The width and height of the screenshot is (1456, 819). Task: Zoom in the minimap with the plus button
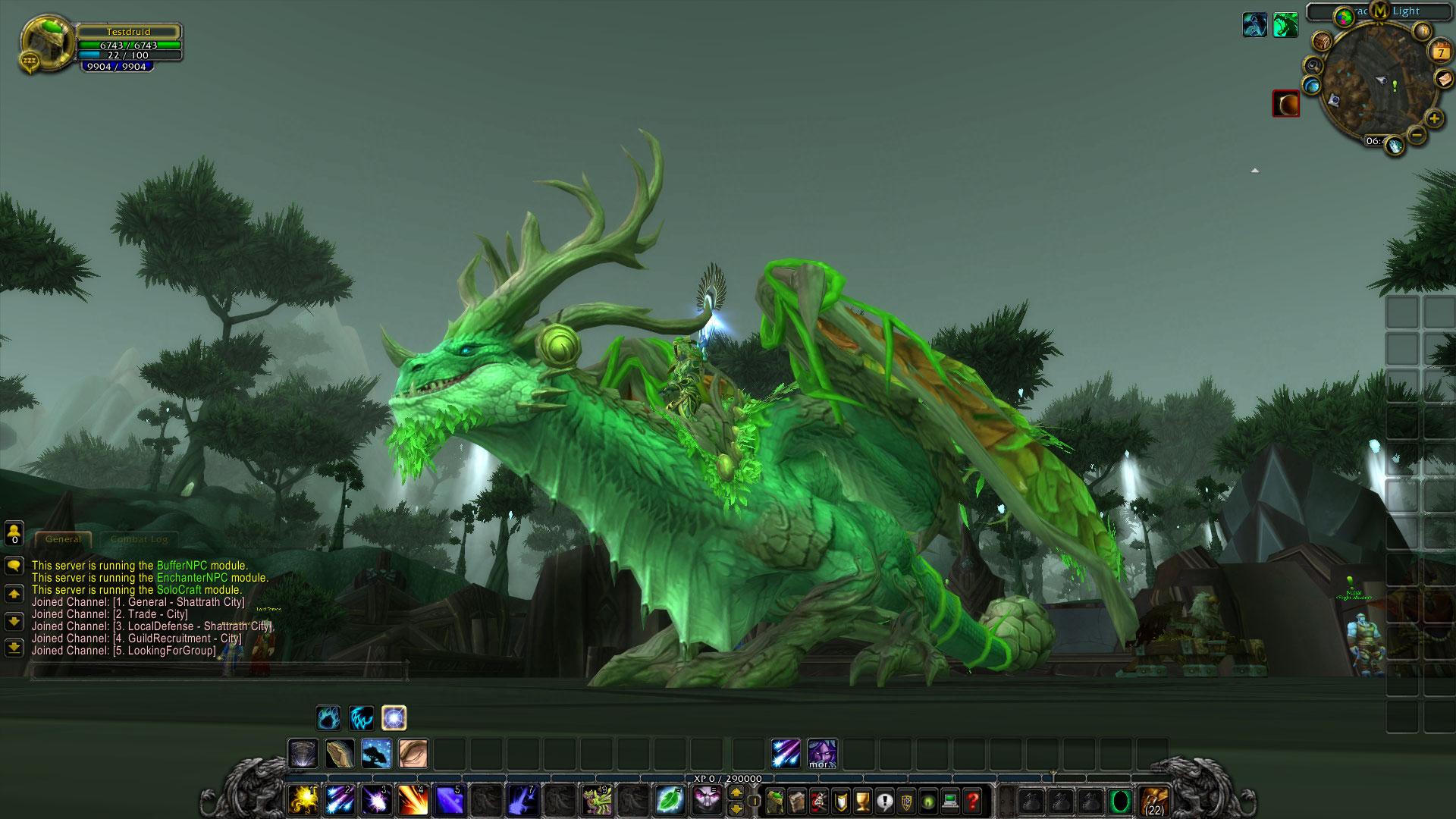coord(1433,118)
